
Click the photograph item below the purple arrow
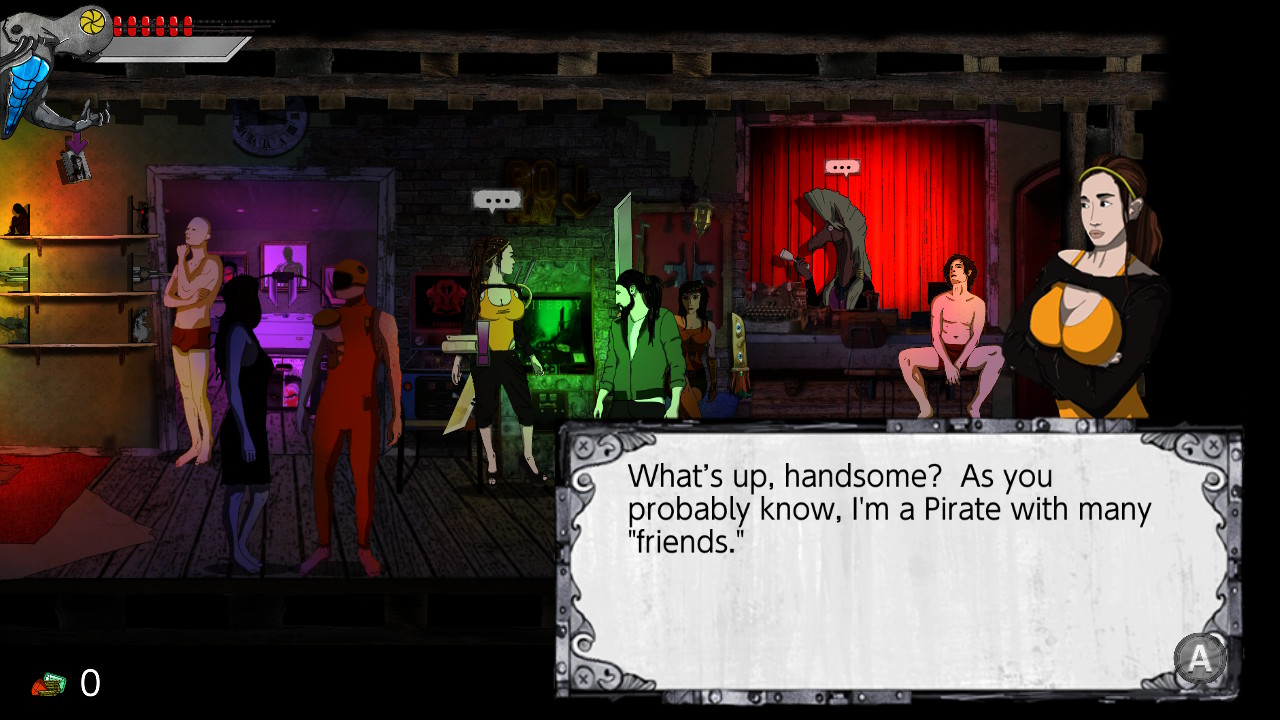74,166
